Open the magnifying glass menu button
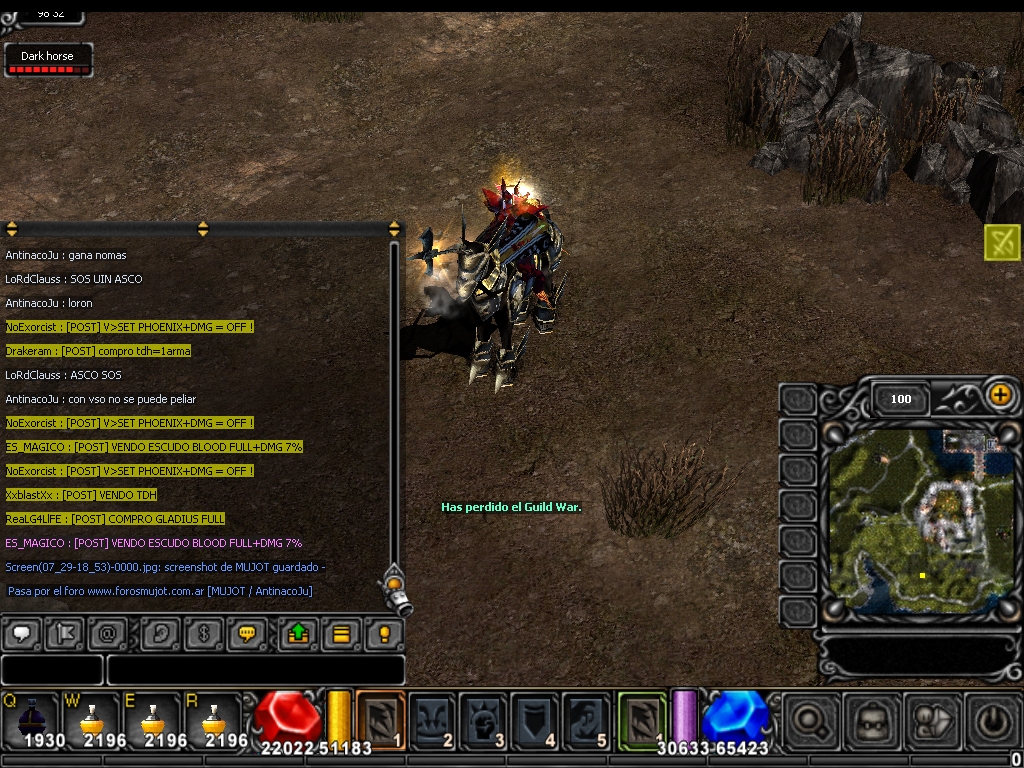The height and width of the screenshot is (768, 1024). [x=810, y=720]
